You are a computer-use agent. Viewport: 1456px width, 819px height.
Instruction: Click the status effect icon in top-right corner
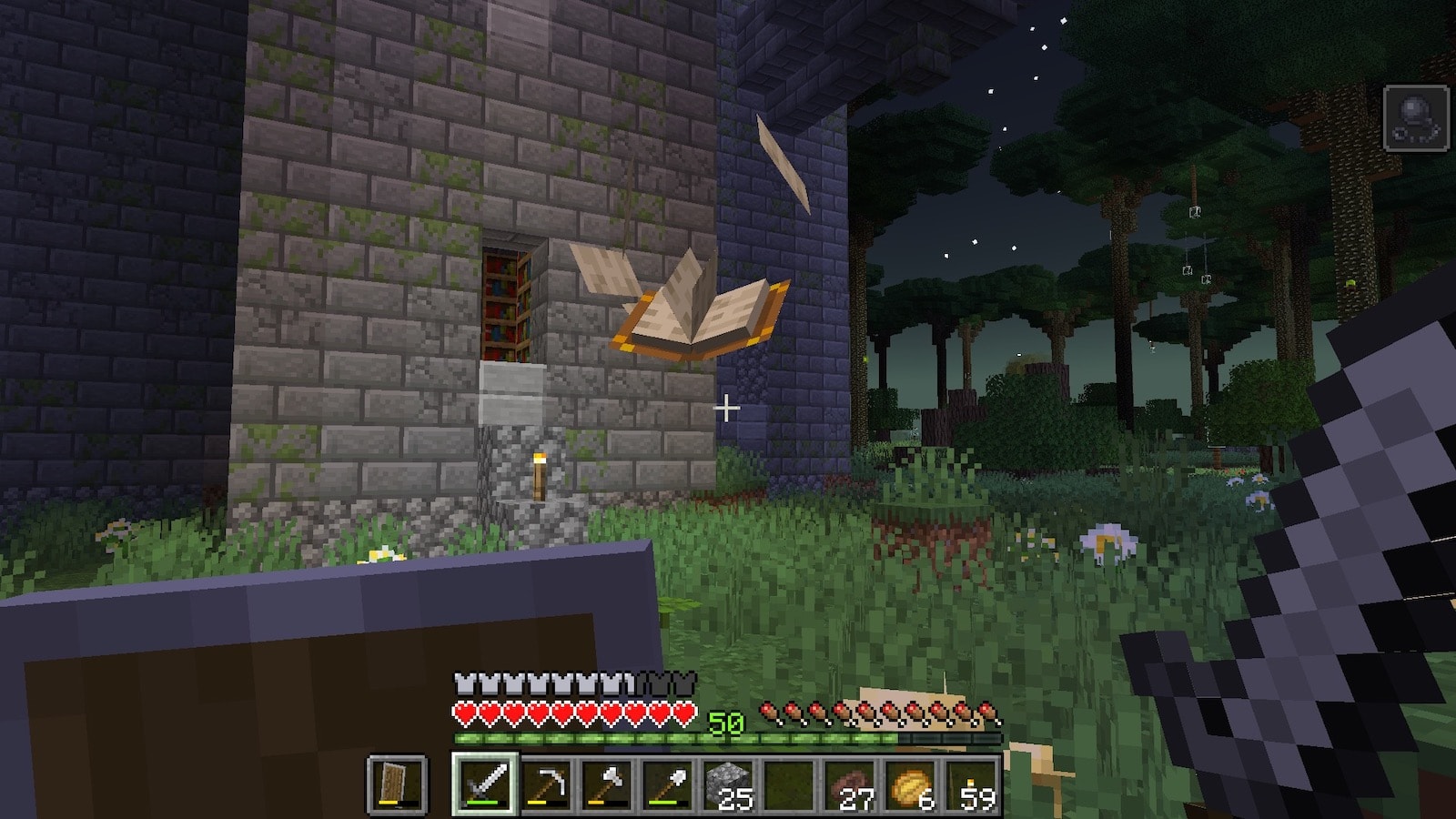click(1416, 118)
